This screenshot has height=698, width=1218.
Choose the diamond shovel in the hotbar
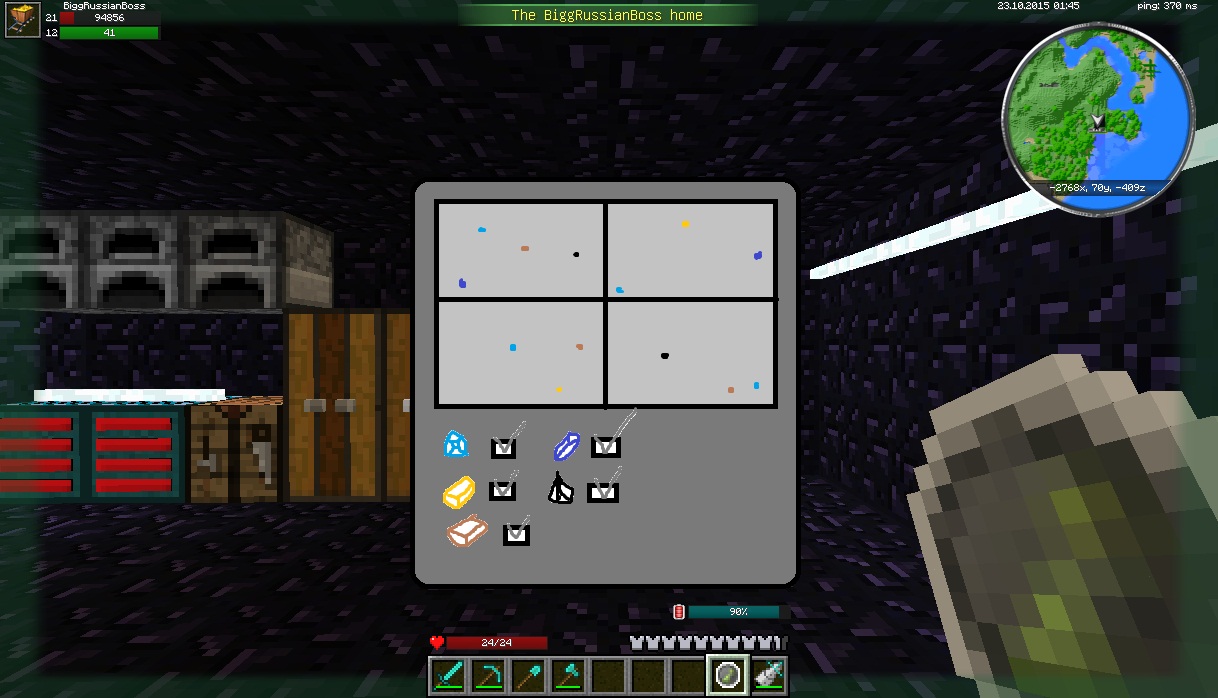pyautogui.click(x=528, y=676)
